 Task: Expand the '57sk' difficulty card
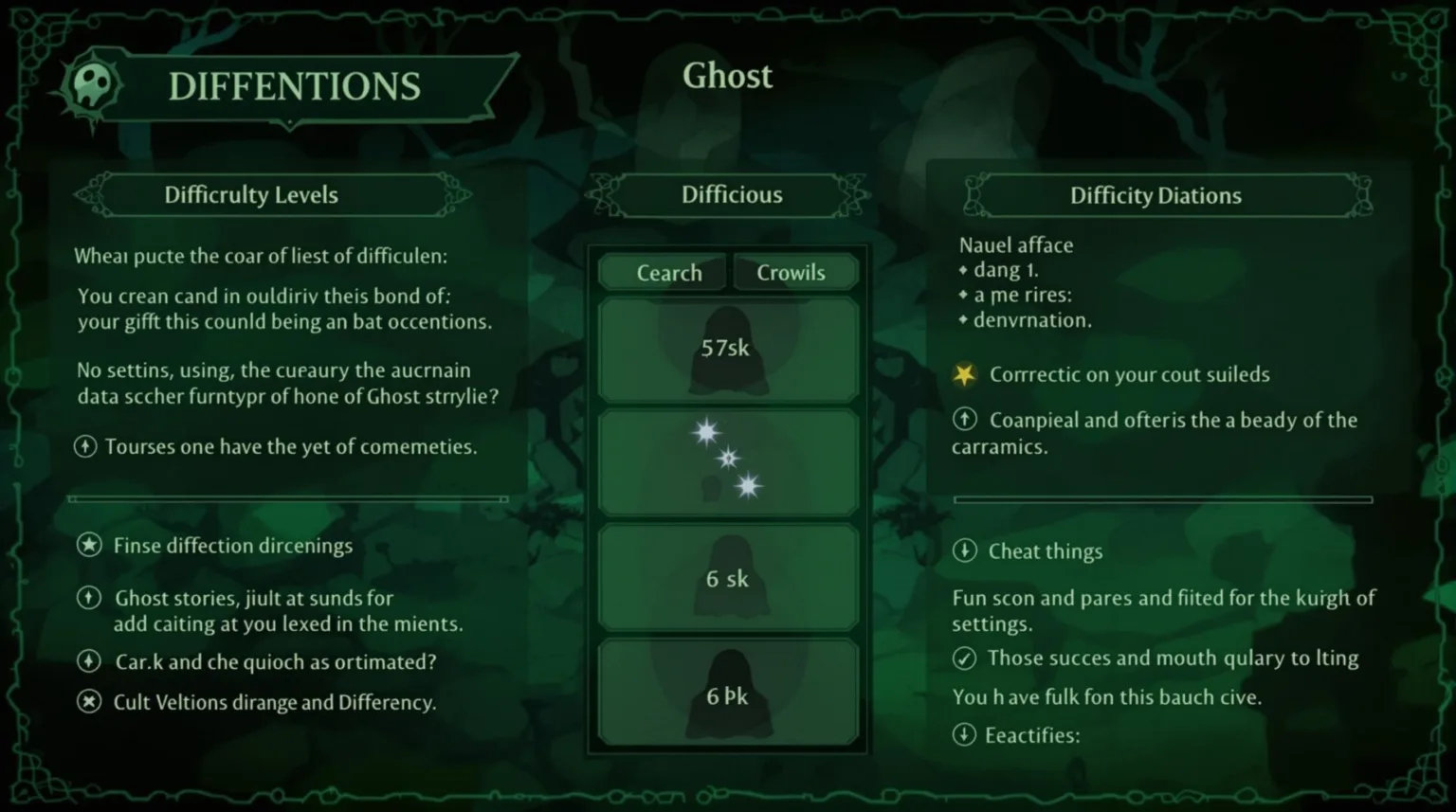(x=727, y=348)
